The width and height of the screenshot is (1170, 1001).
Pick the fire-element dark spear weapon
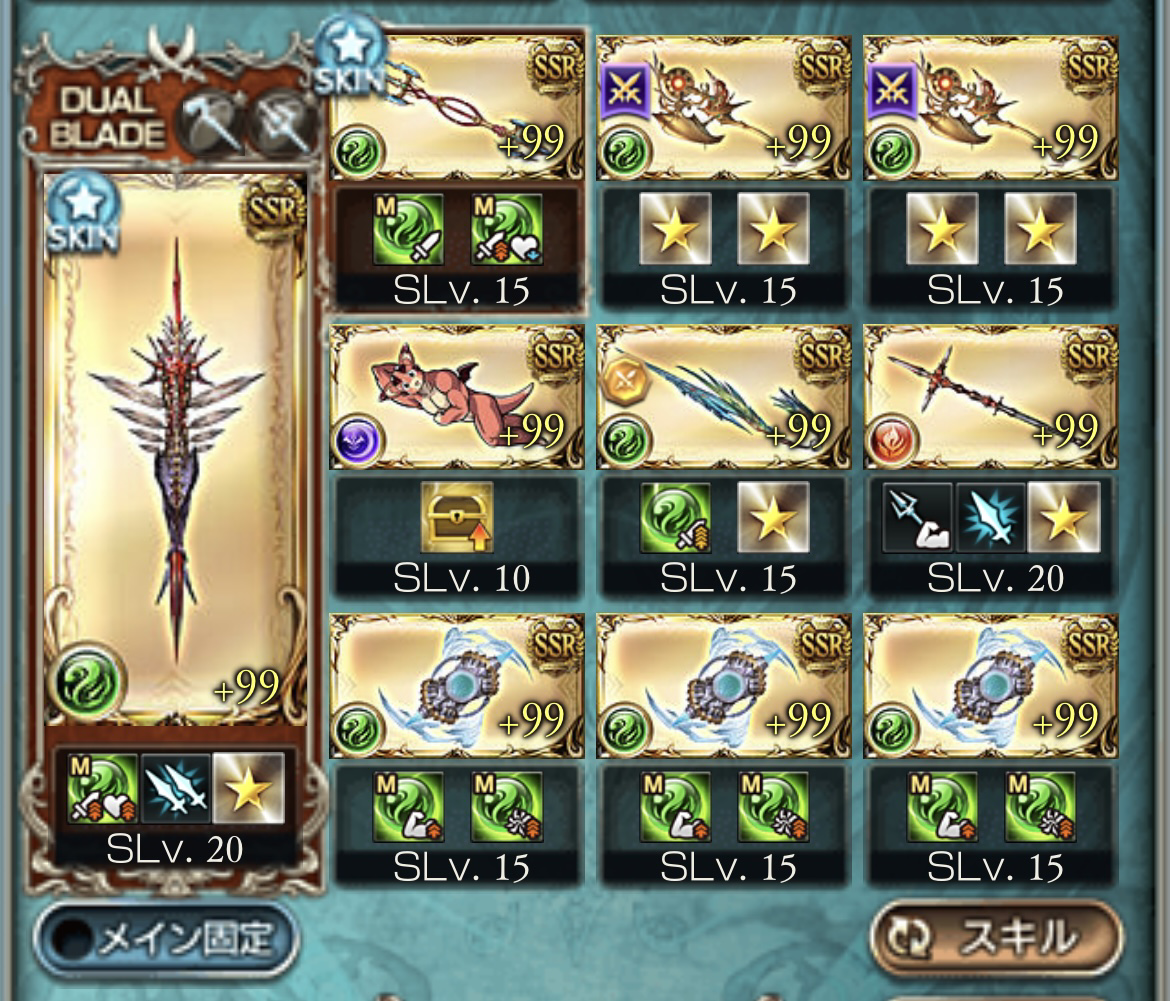(x=990, y=397)
